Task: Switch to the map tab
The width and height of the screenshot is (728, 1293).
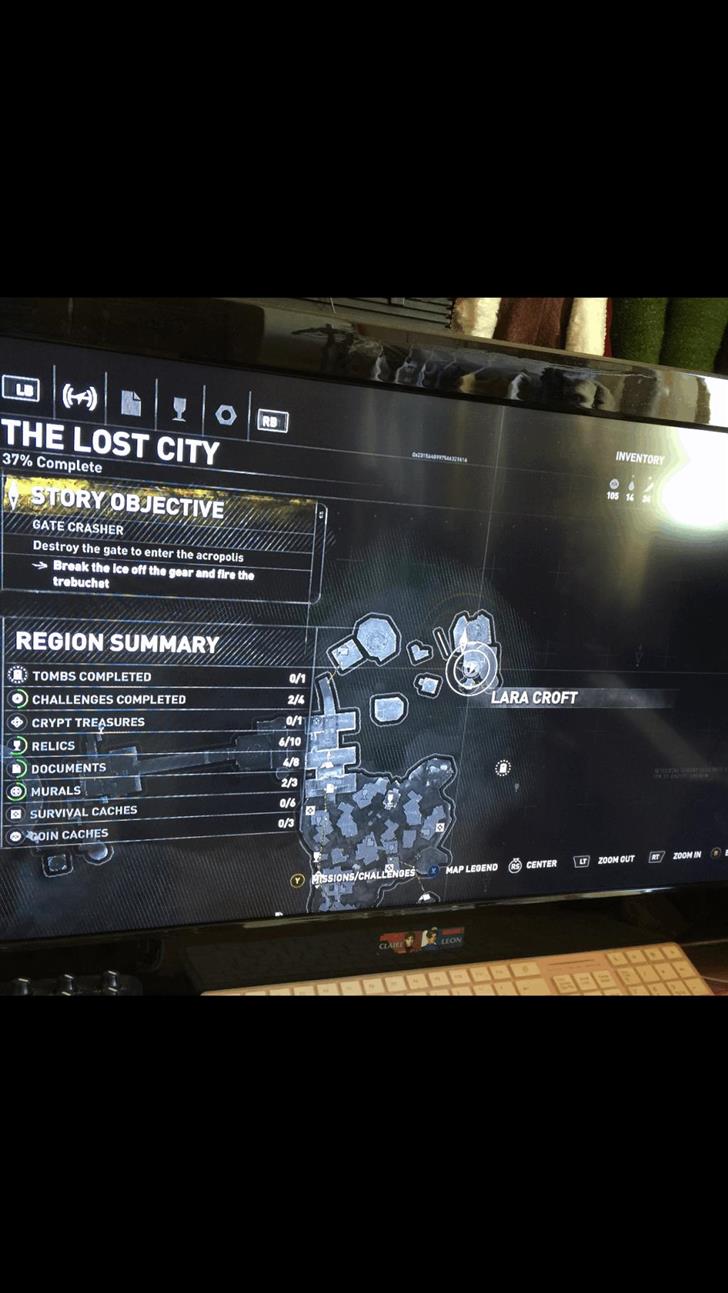Action: (79, 397)
